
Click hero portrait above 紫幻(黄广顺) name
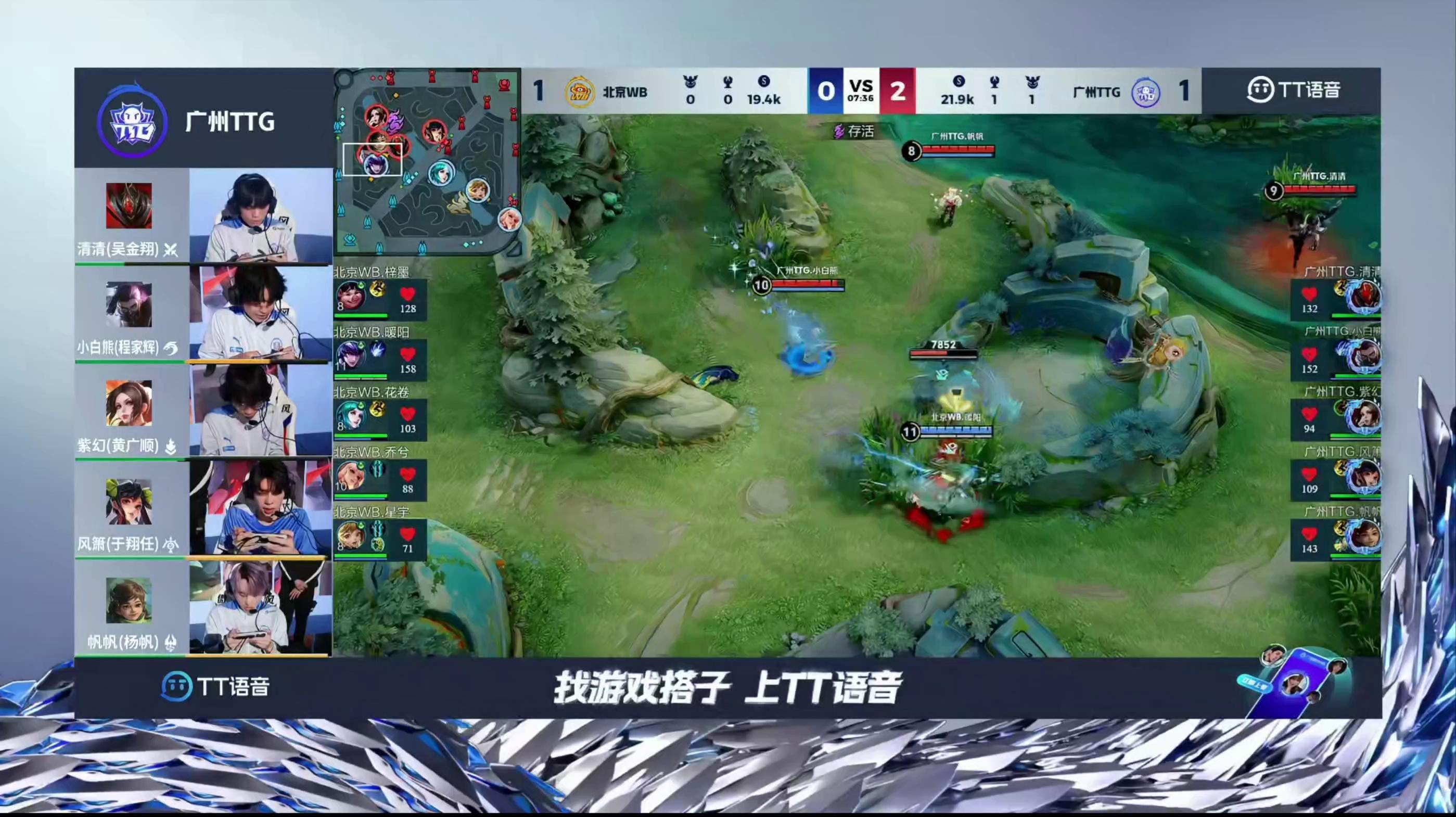pyautogui.click(x=129, y=403)
